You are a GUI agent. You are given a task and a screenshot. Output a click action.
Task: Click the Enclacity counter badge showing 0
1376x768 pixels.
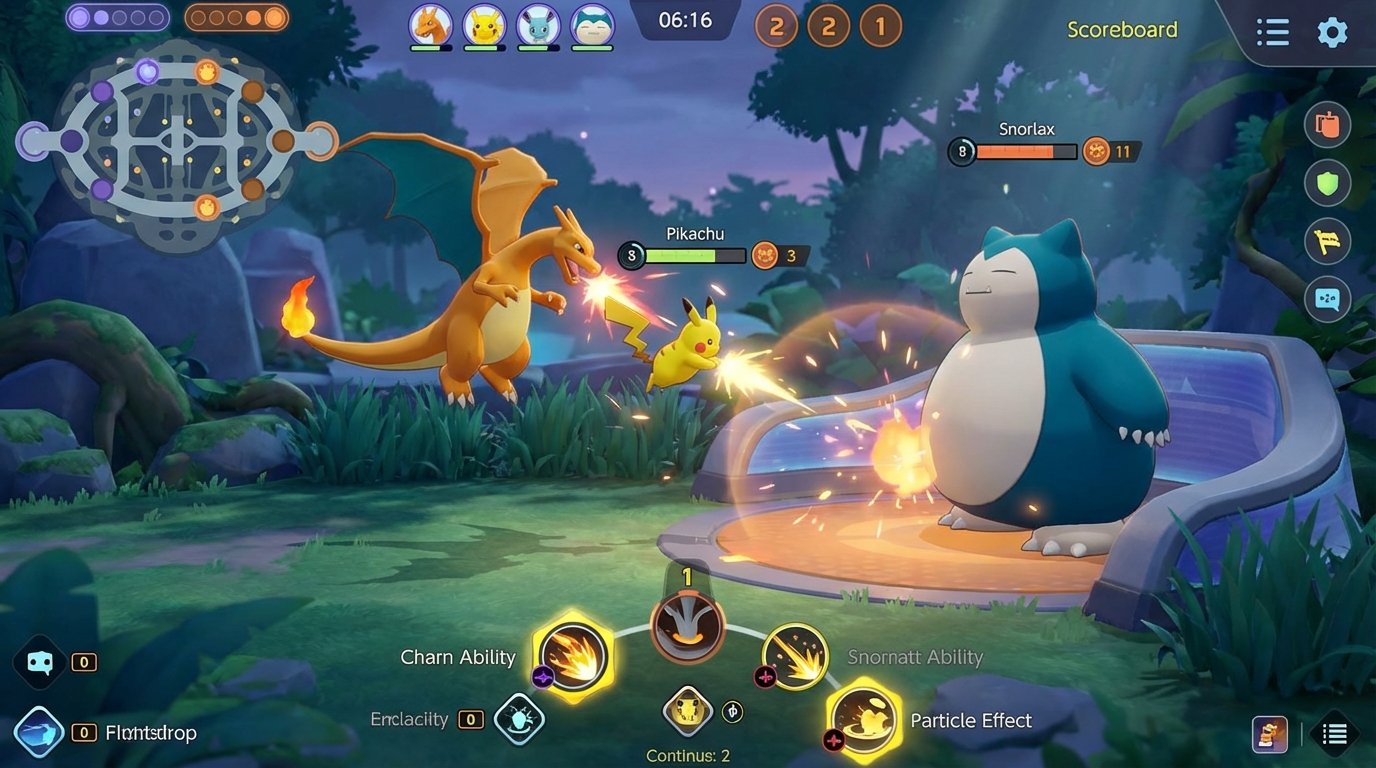470,719
